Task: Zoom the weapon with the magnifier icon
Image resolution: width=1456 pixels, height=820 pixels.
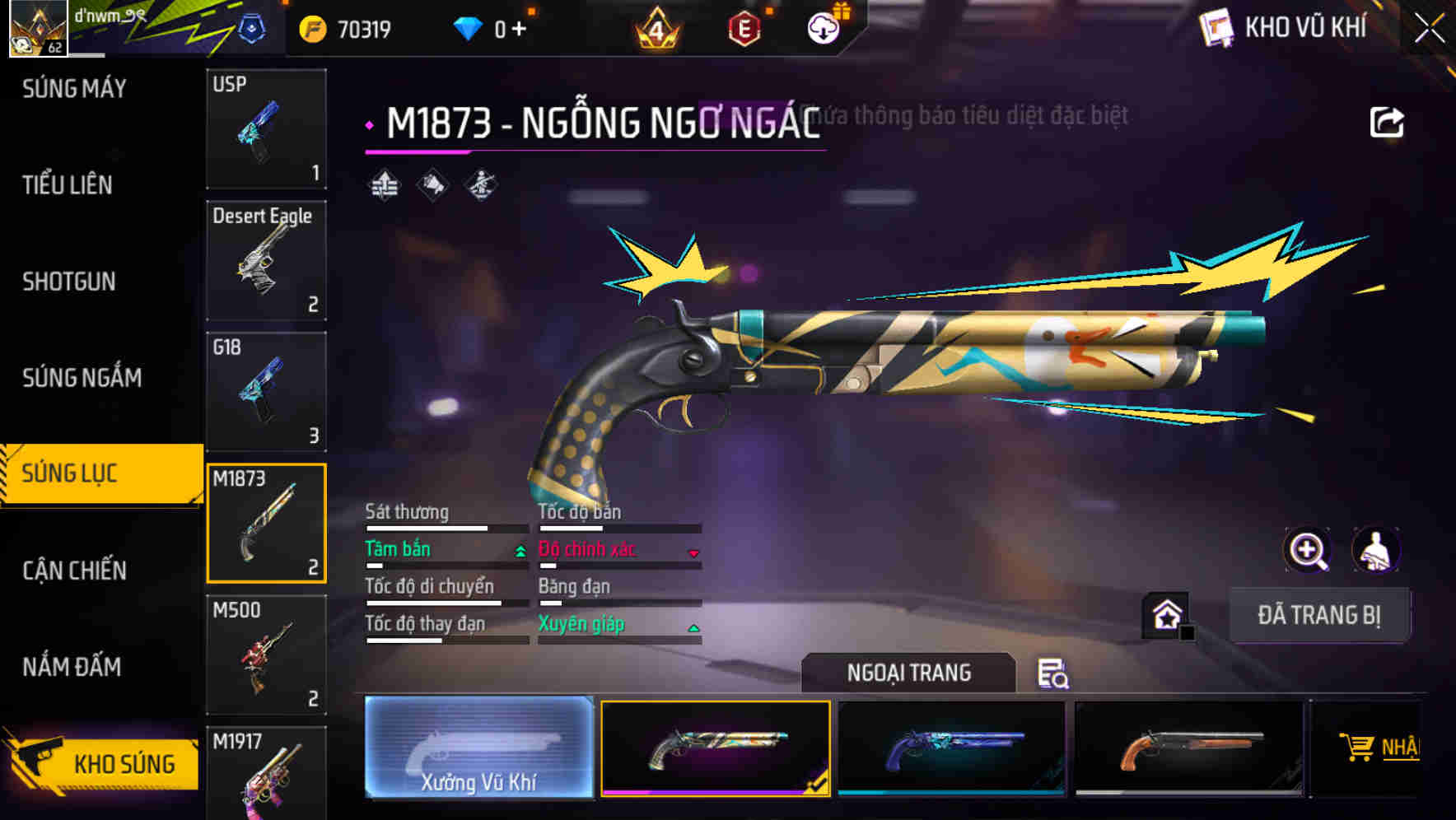Action: click(x=1308, y=550)
